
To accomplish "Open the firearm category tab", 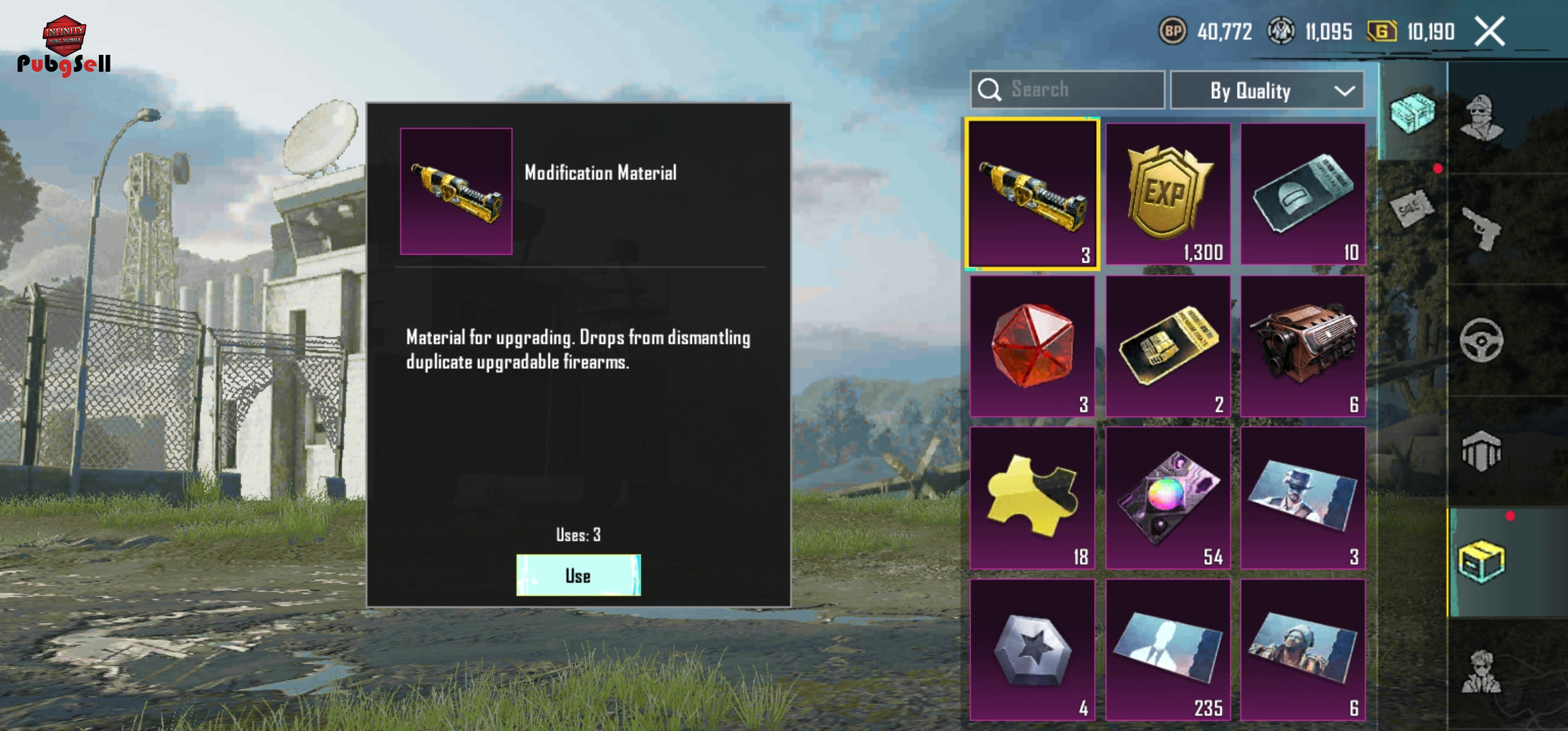I will [x=1482, y=229].
